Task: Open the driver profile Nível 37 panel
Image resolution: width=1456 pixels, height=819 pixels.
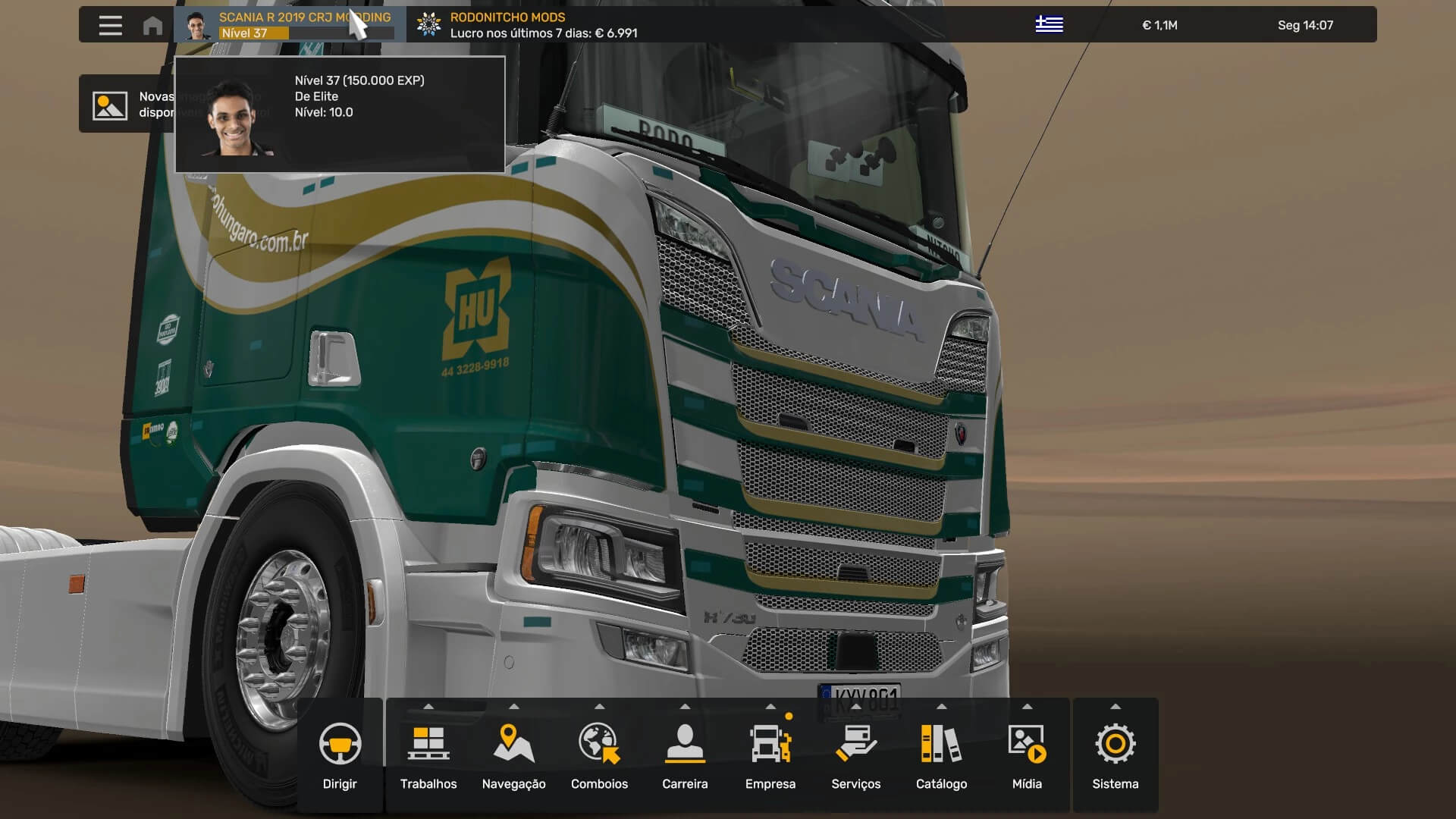Action: pos(290,25)
